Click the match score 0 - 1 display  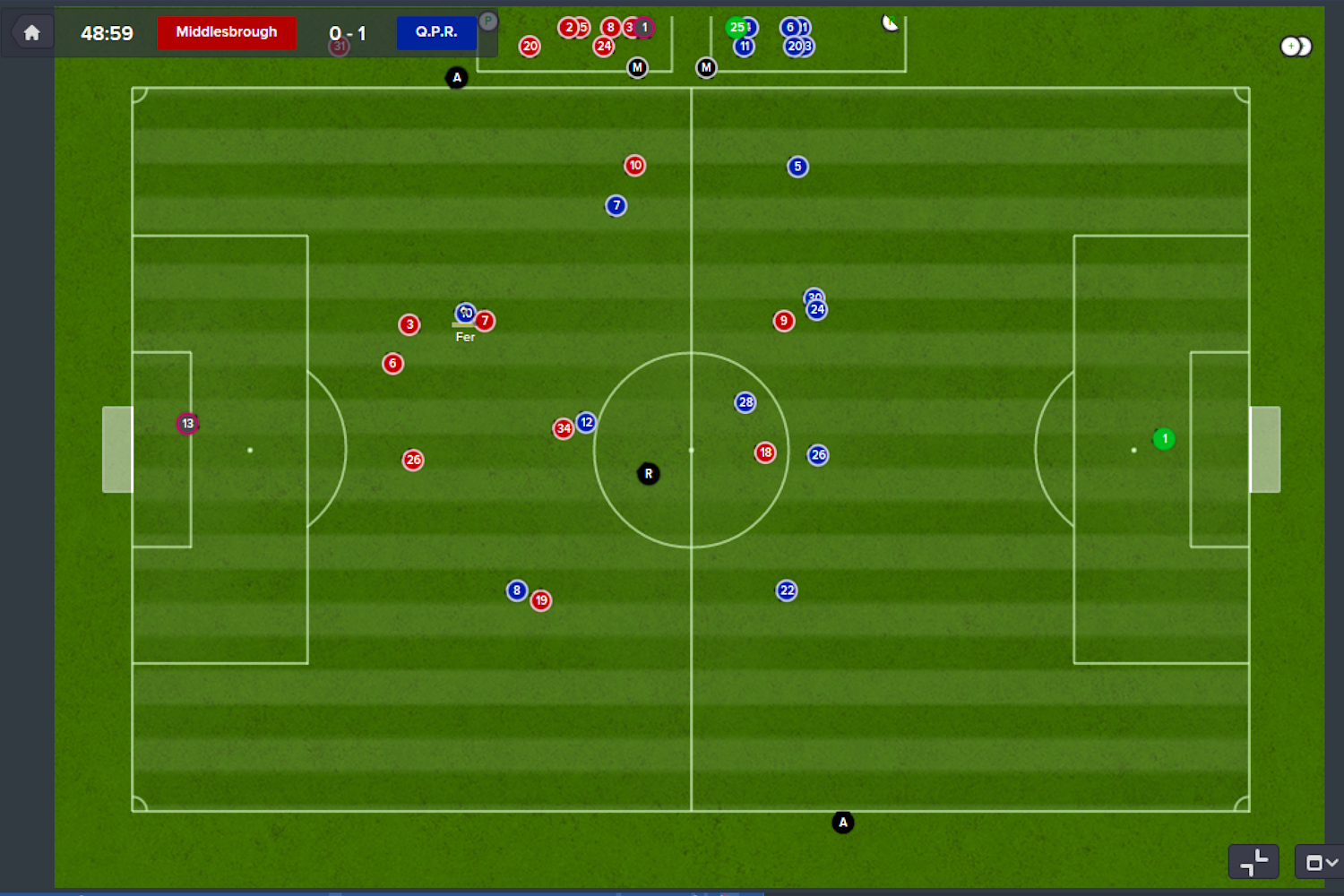click(348, 33)
